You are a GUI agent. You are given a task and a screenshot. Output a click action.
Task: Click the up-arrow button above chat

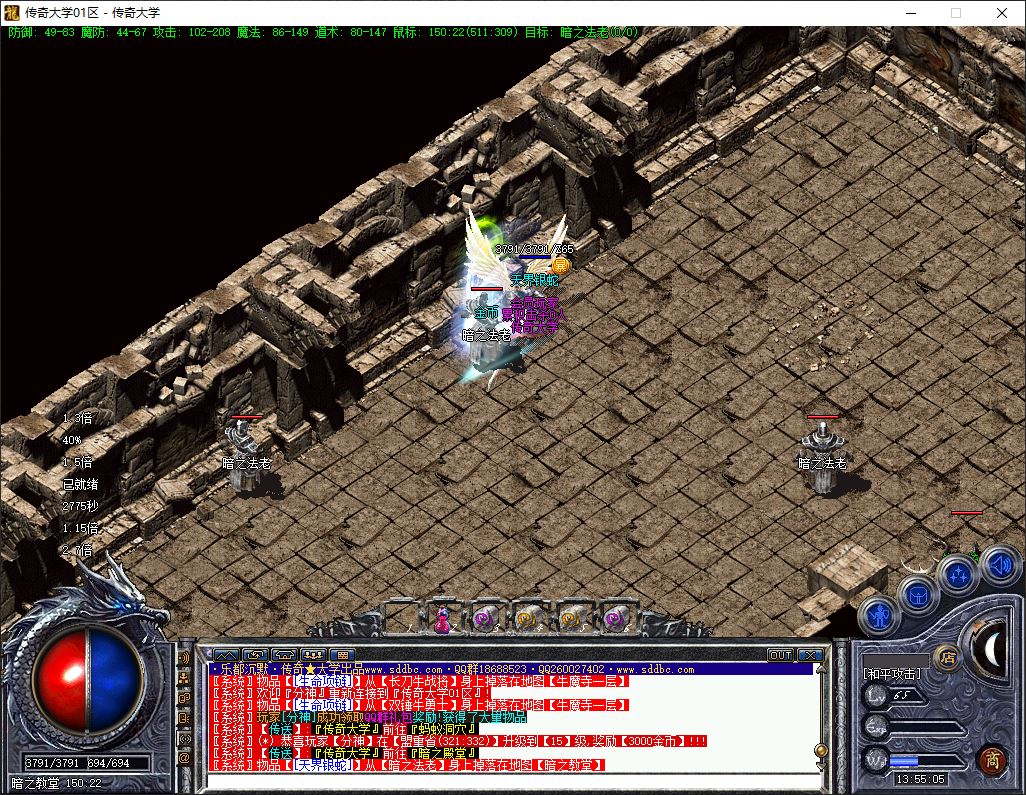(226, 655)
